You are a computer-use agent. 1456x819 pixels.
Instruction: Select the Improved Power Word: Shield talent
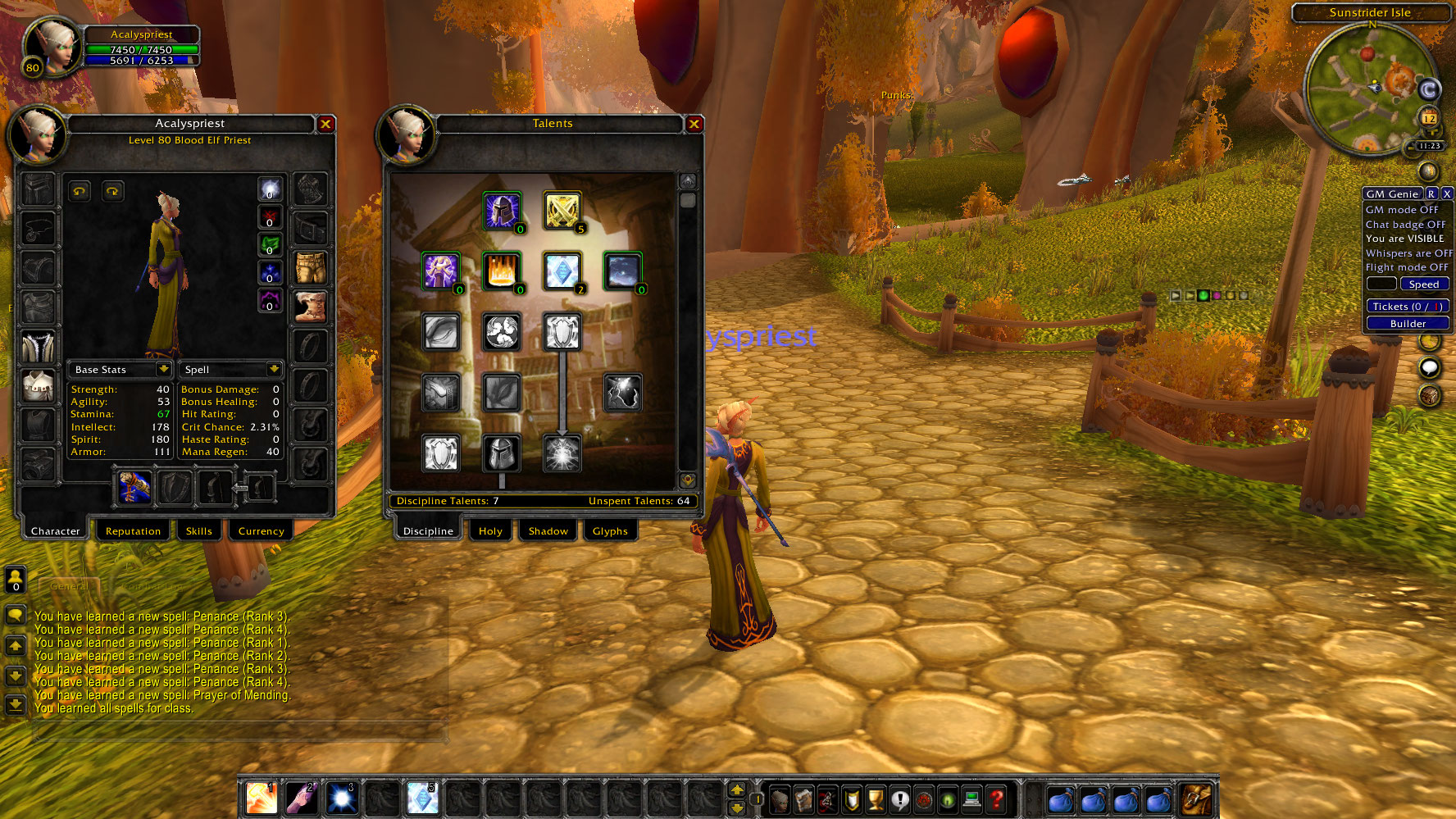(563, 271)
